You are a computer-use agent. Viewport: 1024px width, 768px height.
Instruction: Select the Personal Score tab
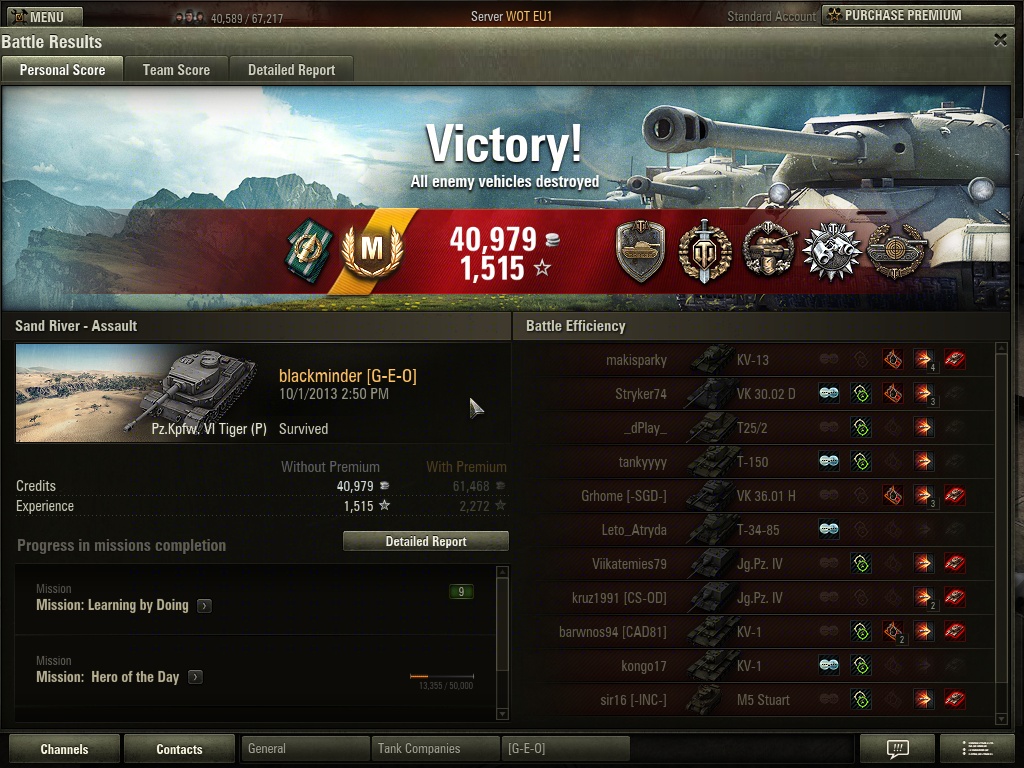pos(62,69)
